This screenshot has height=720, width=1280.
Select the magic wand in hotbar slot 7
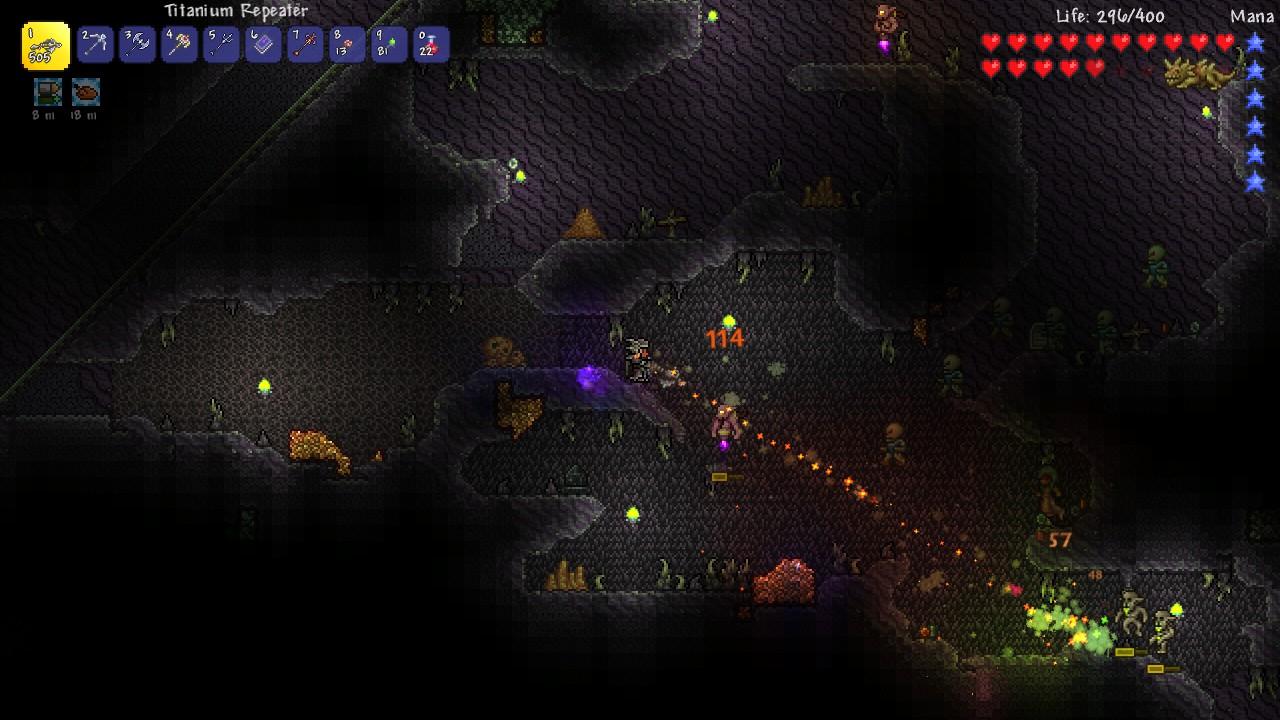pos(304,44)
